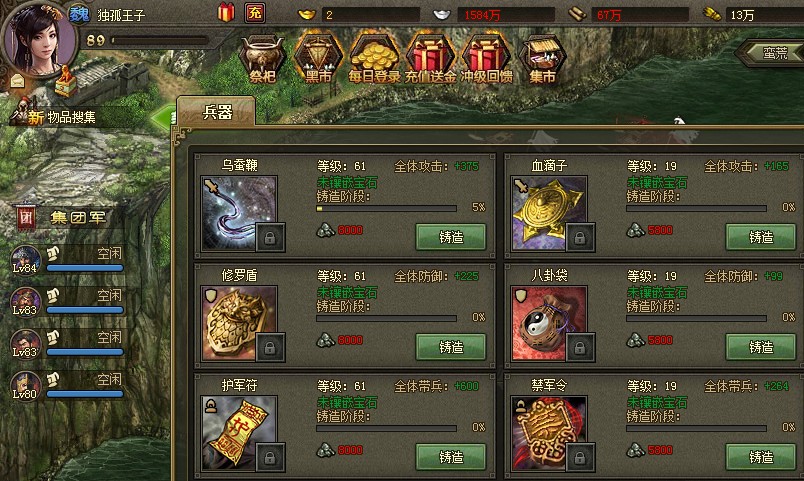Viewport: 804px width, 481px height.
Task: Open the 集市 marketplace icon
Action: [543, 58]
